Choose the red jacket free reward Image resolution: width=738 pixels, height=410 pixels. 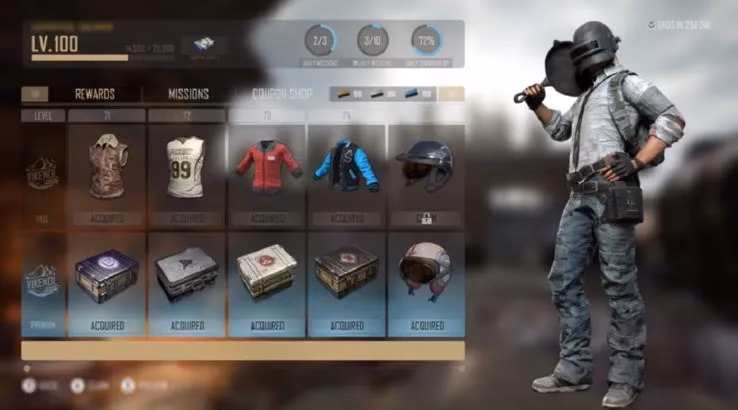(266, 169)
